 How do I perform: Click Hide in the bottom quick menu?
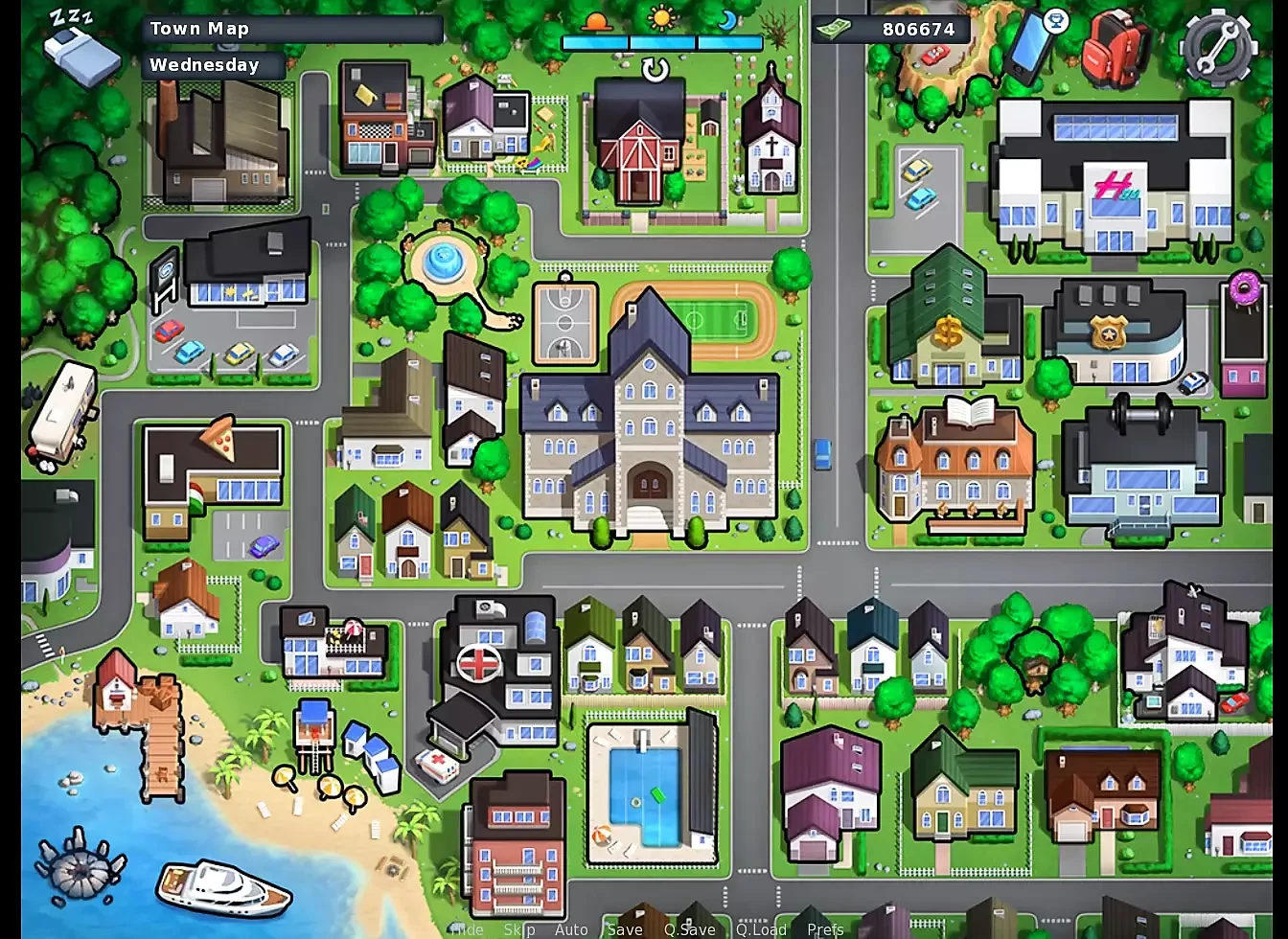point(467,929)
